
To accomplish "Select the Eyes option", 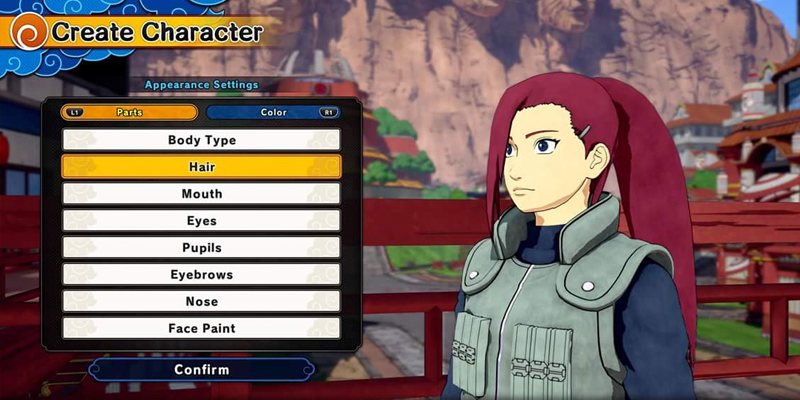I will (x=201, y=221).
